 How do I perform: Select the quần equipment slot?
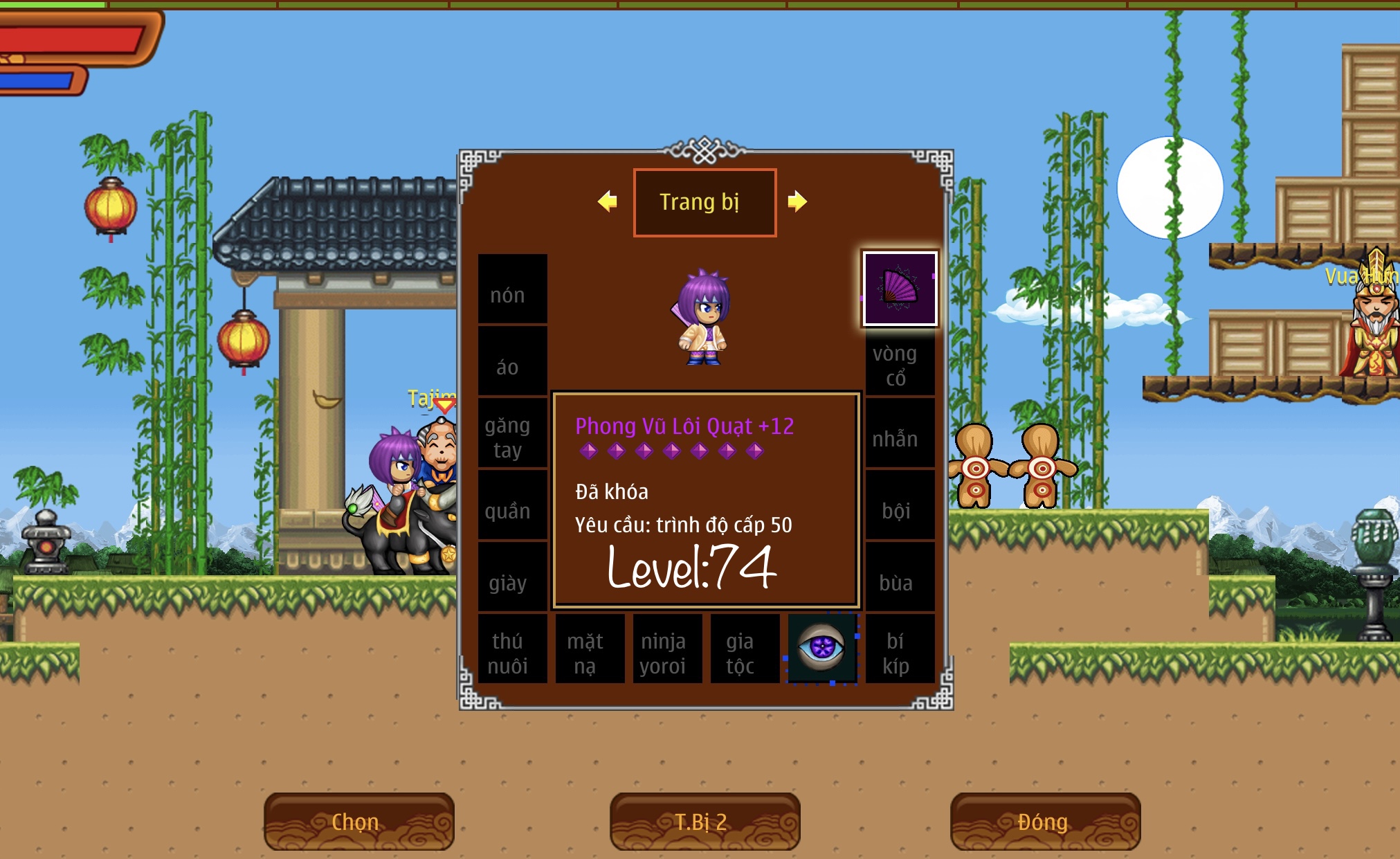[512, 505]
